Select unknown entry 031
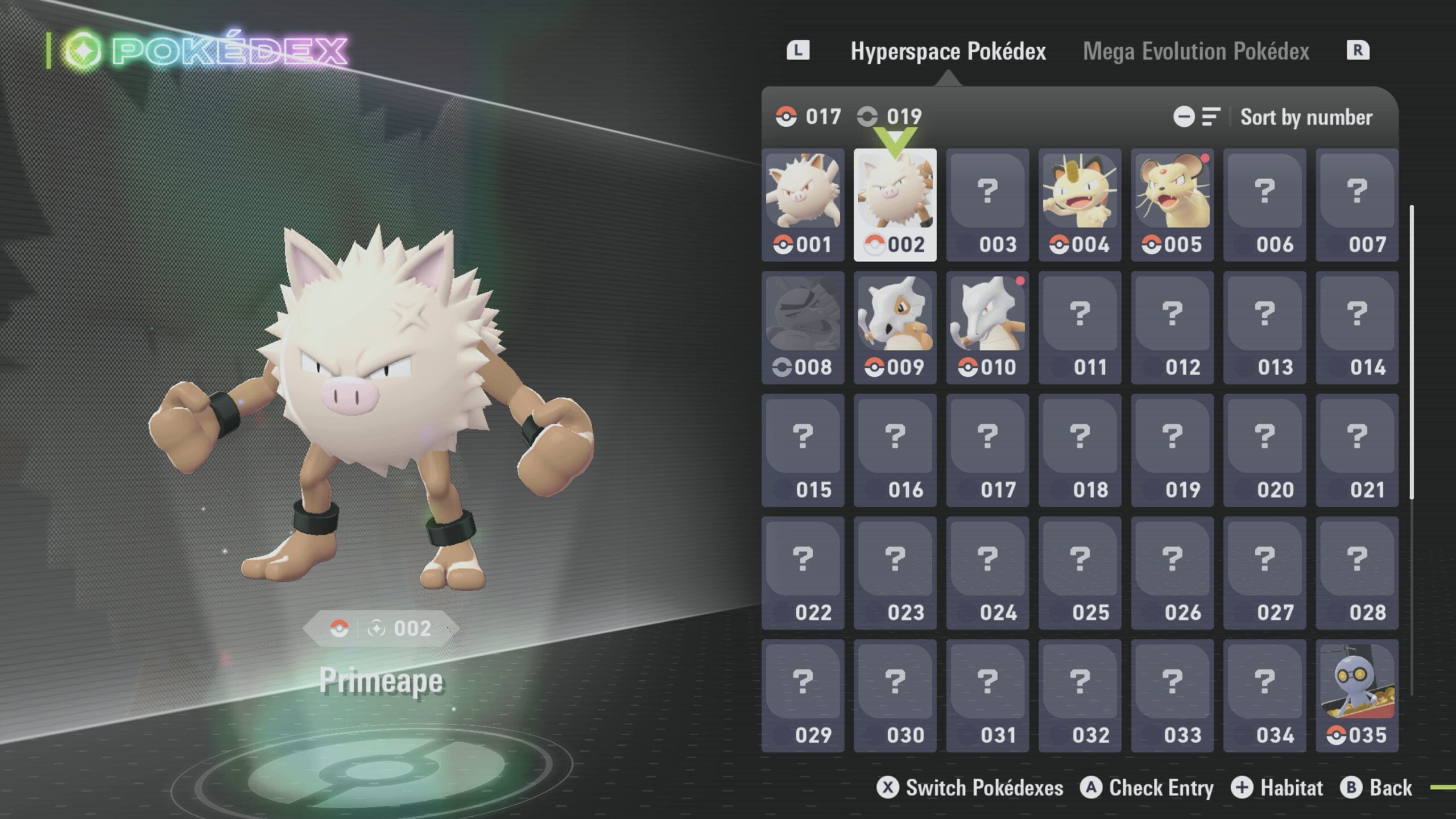Viewport: 1456px width, 819px height. 987,696
